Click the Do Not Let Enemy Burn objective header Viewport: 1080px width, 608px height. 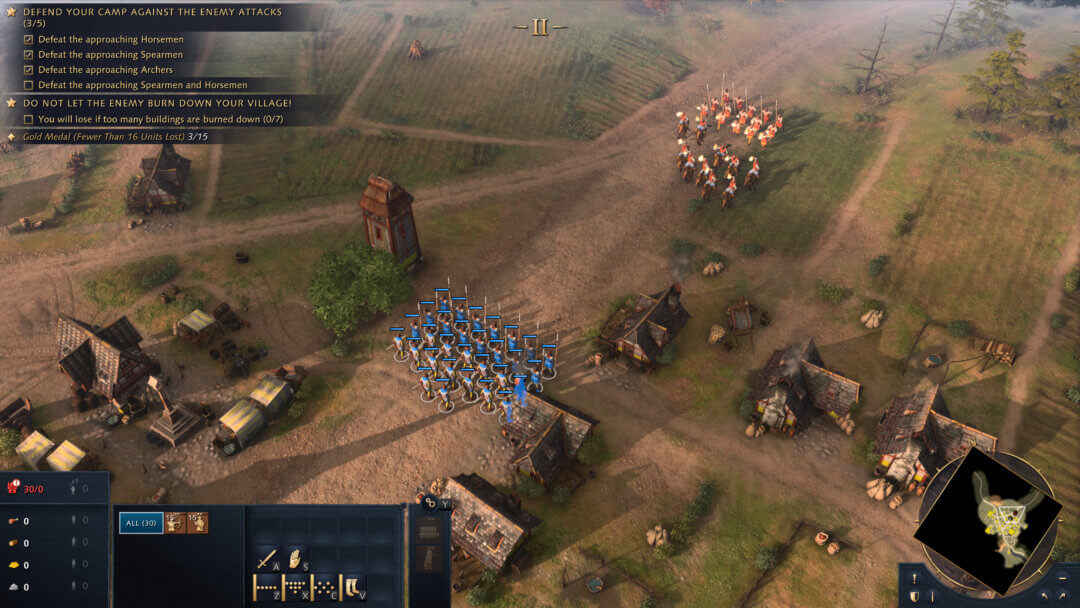pyautogui.click(x=150, y=102)
